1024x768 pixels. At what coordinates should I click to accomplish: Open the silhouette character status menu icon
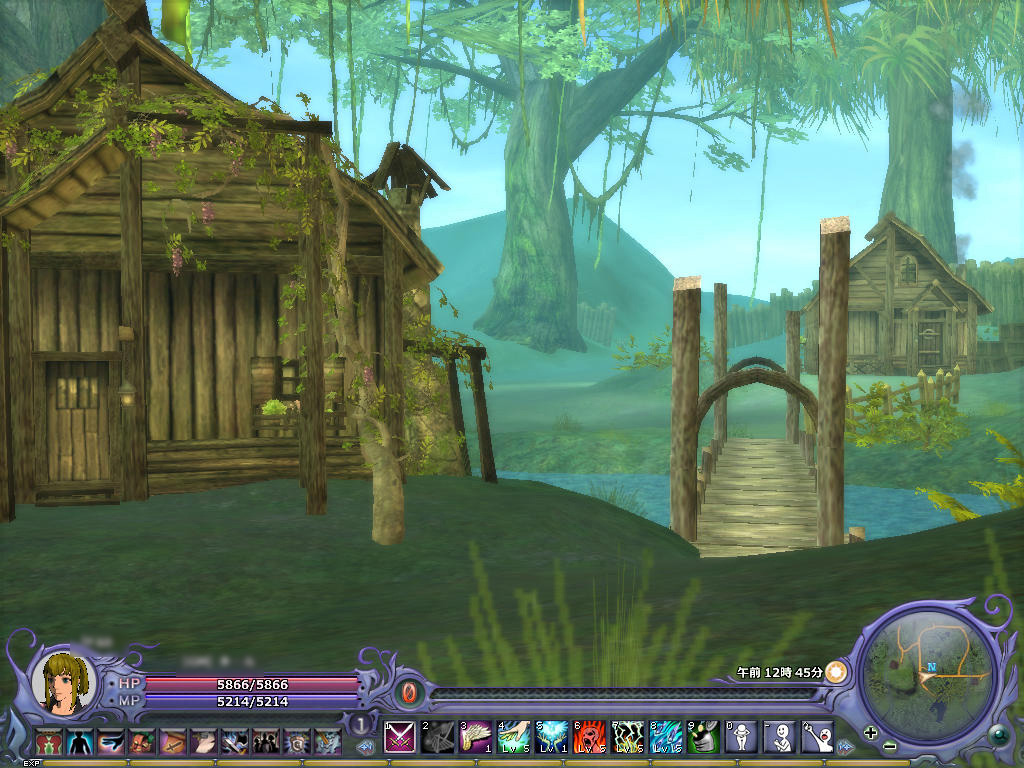(79, 741)
